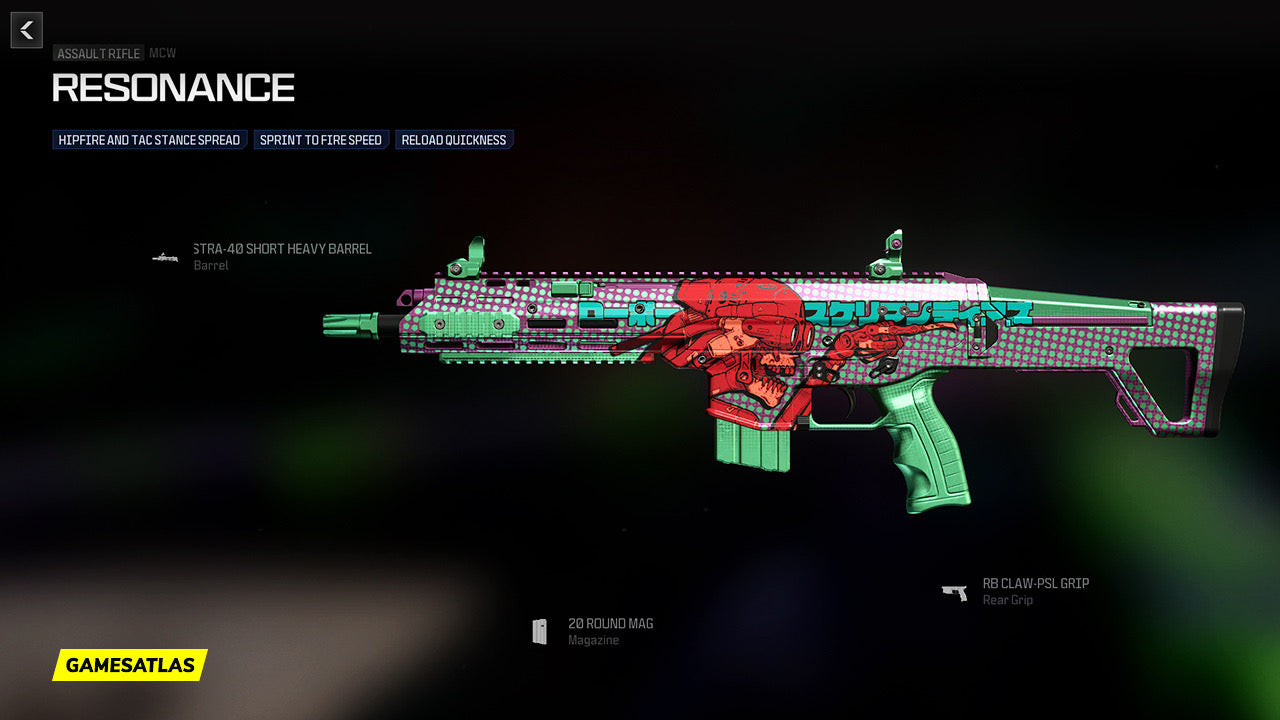Screen dimensions: 1280x720
Task: Click the GamesAtlas watermark logo
Action: [x=130, y=665]
